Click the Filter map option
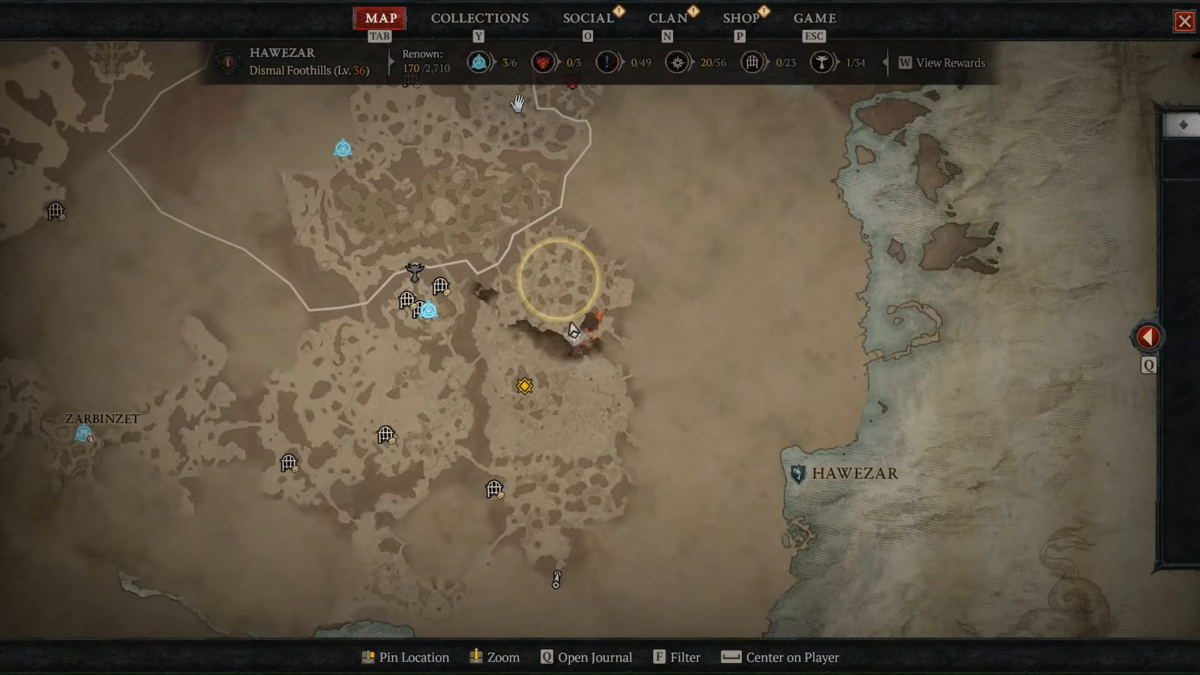This screenshot has width=1200, height=675. pos(676,657)
